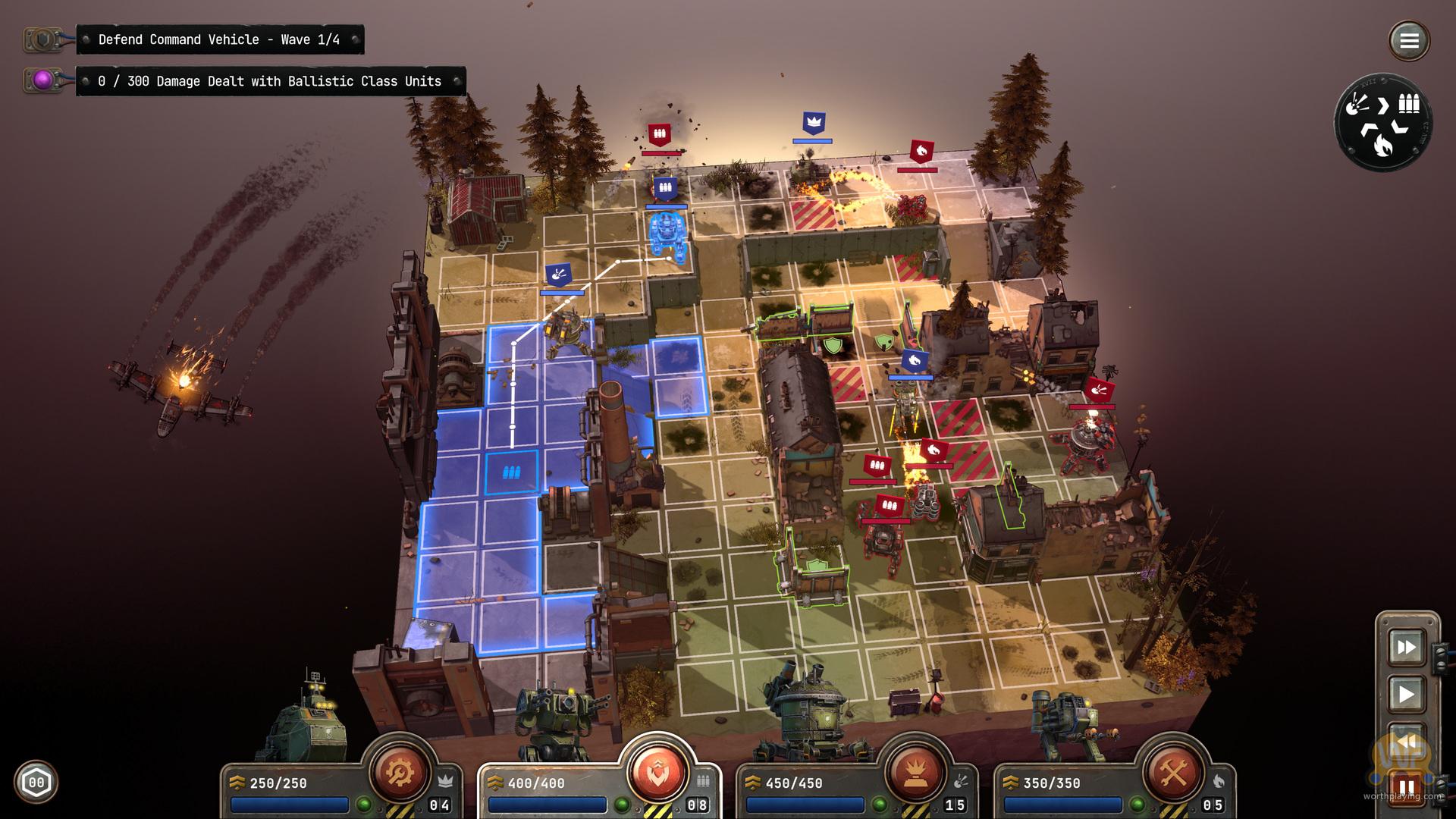The height and width of the screenshot is (819, 1456).
Task: Choose the 450/450 artillery unit card
Action: pos(804,792)
